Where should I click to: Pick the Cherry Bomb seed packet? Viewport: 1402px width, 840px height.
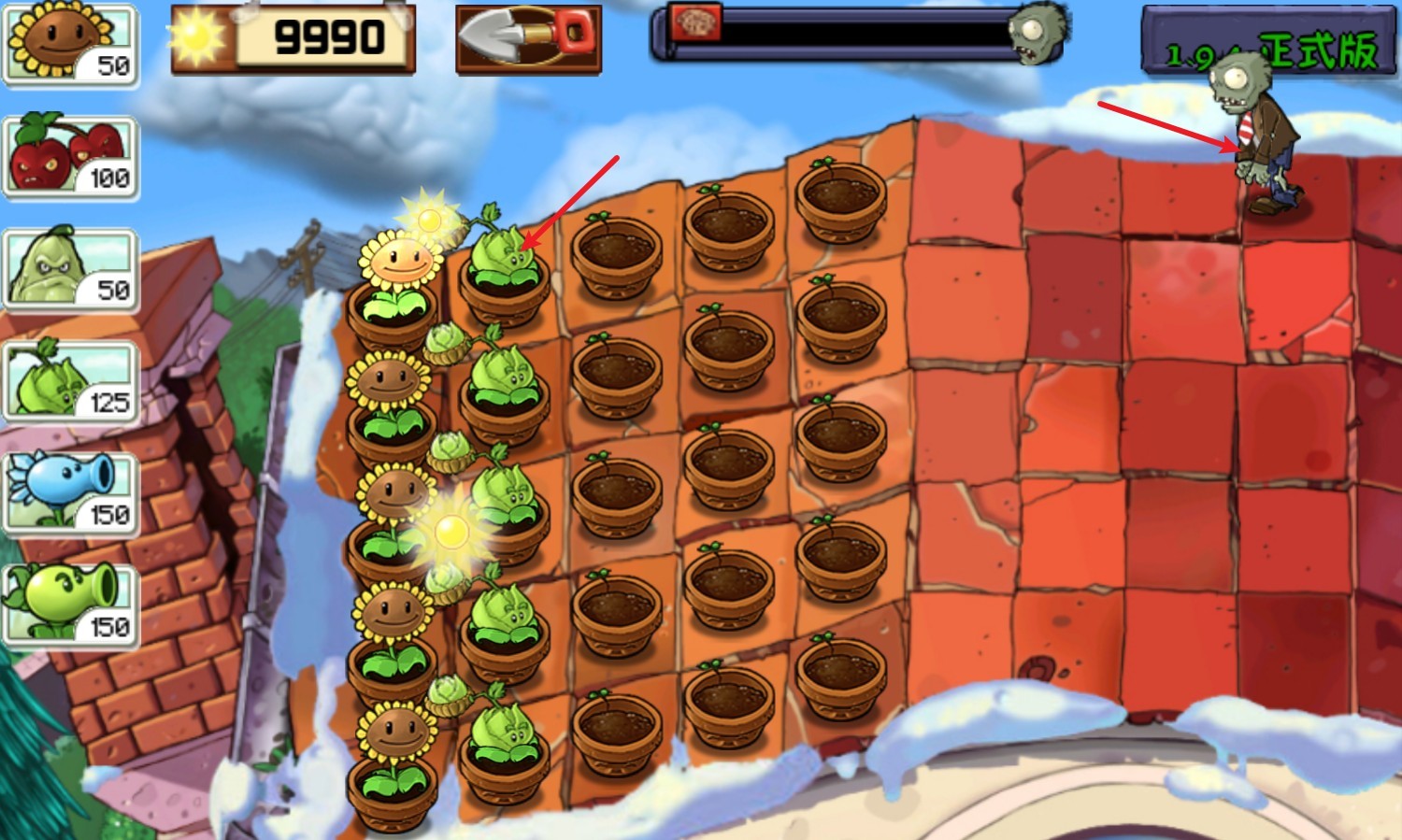(70, 157)
